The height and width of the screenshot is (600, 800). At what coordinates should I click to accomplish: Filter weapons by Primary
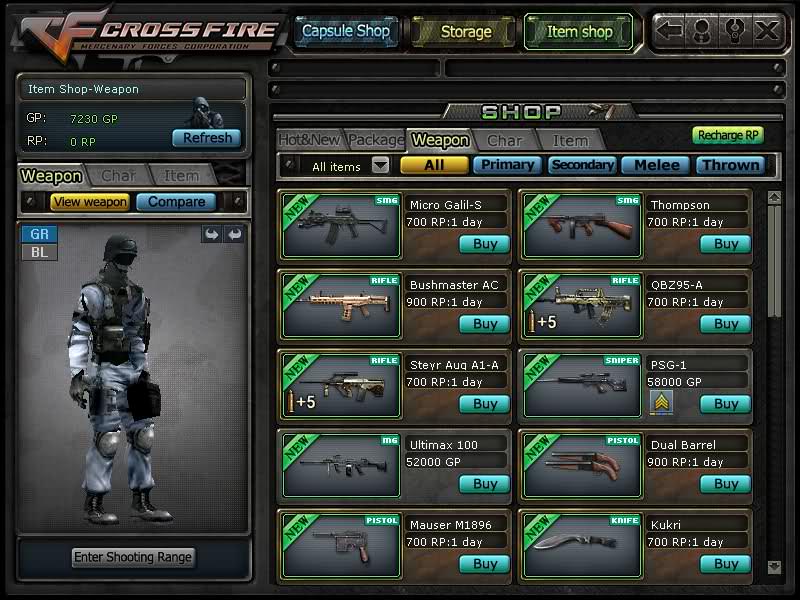coord(507,165)
